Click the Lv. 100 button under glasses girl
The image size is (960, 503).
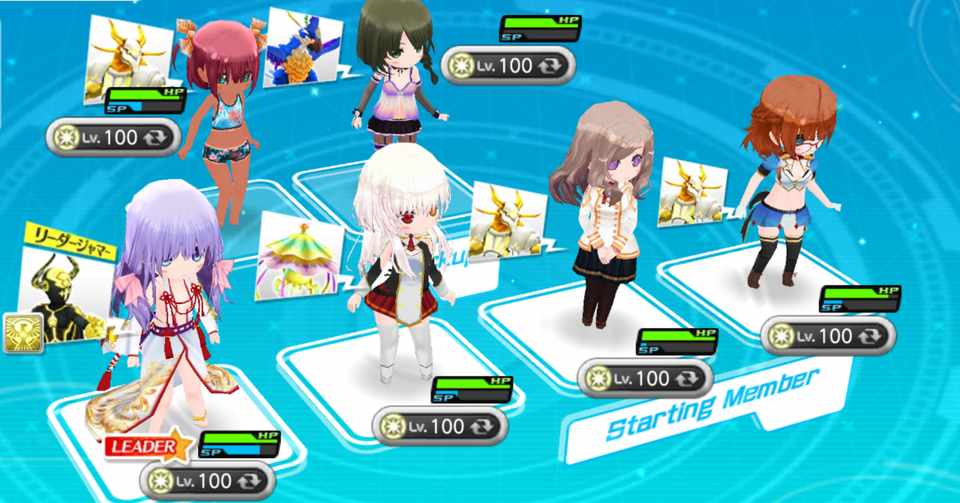pyautogui.click(x=827, y=336)
